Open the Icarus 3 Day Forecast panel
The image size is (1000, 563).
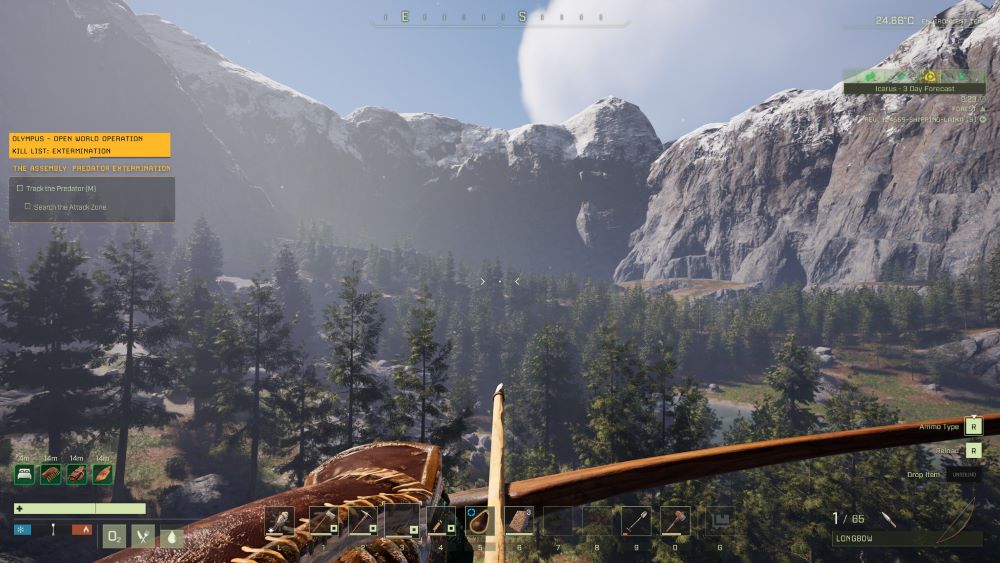tap(914, 88)
